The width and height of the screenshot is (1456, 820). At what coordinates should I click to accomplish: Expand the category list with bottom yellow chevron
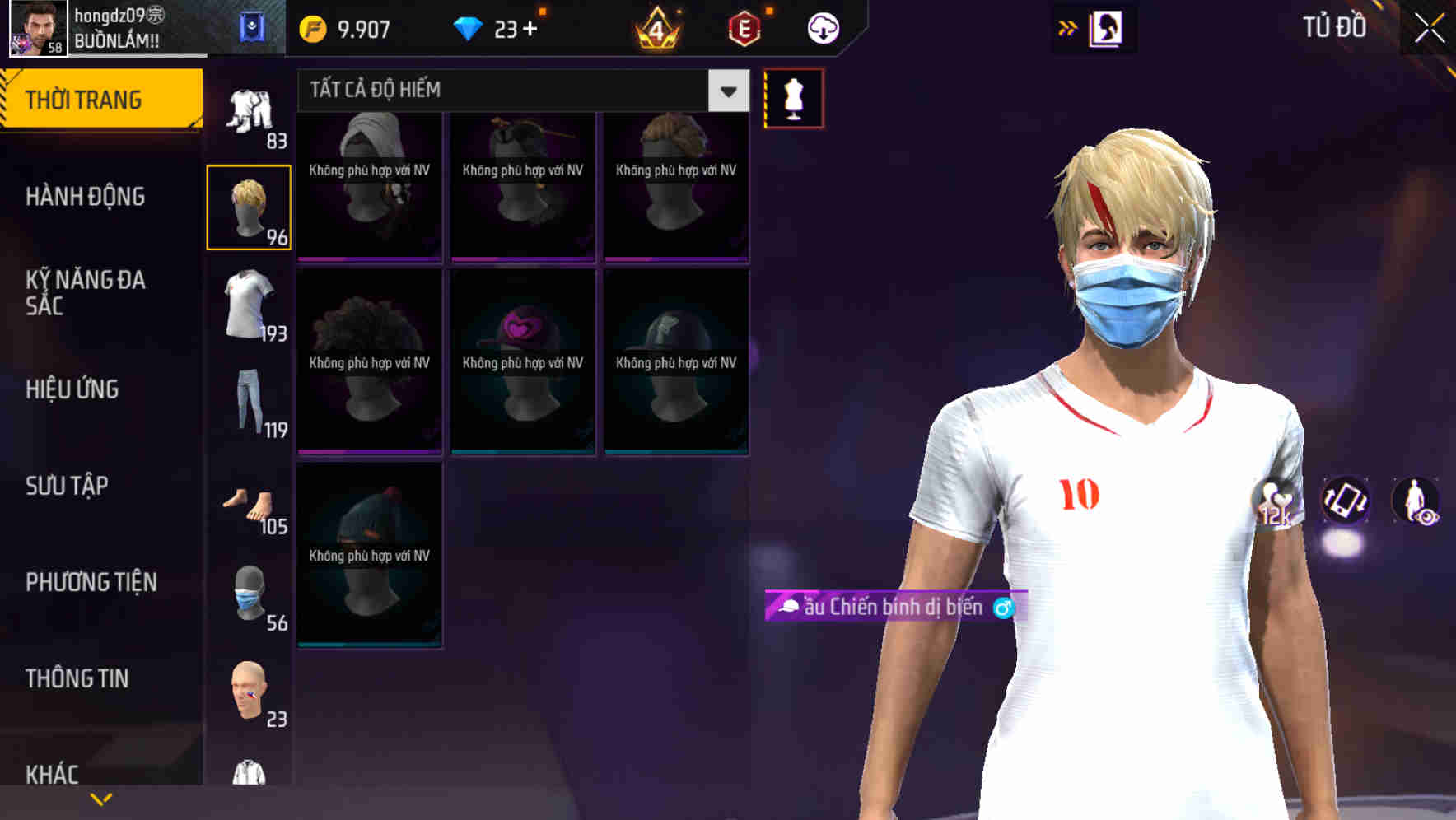[100, 798]
